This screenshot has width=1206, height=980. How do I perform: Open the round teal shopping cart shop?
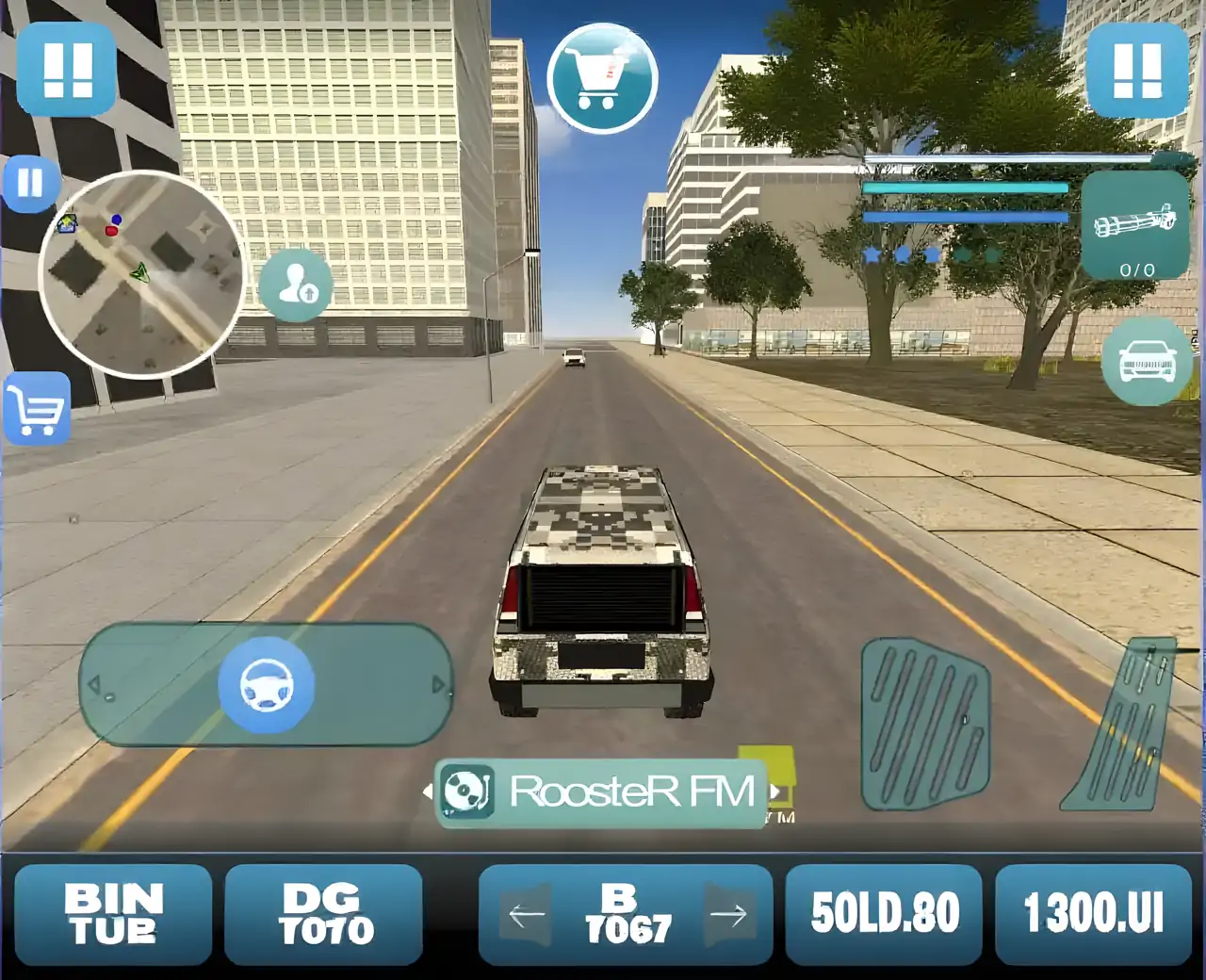[x=602, y=77]
